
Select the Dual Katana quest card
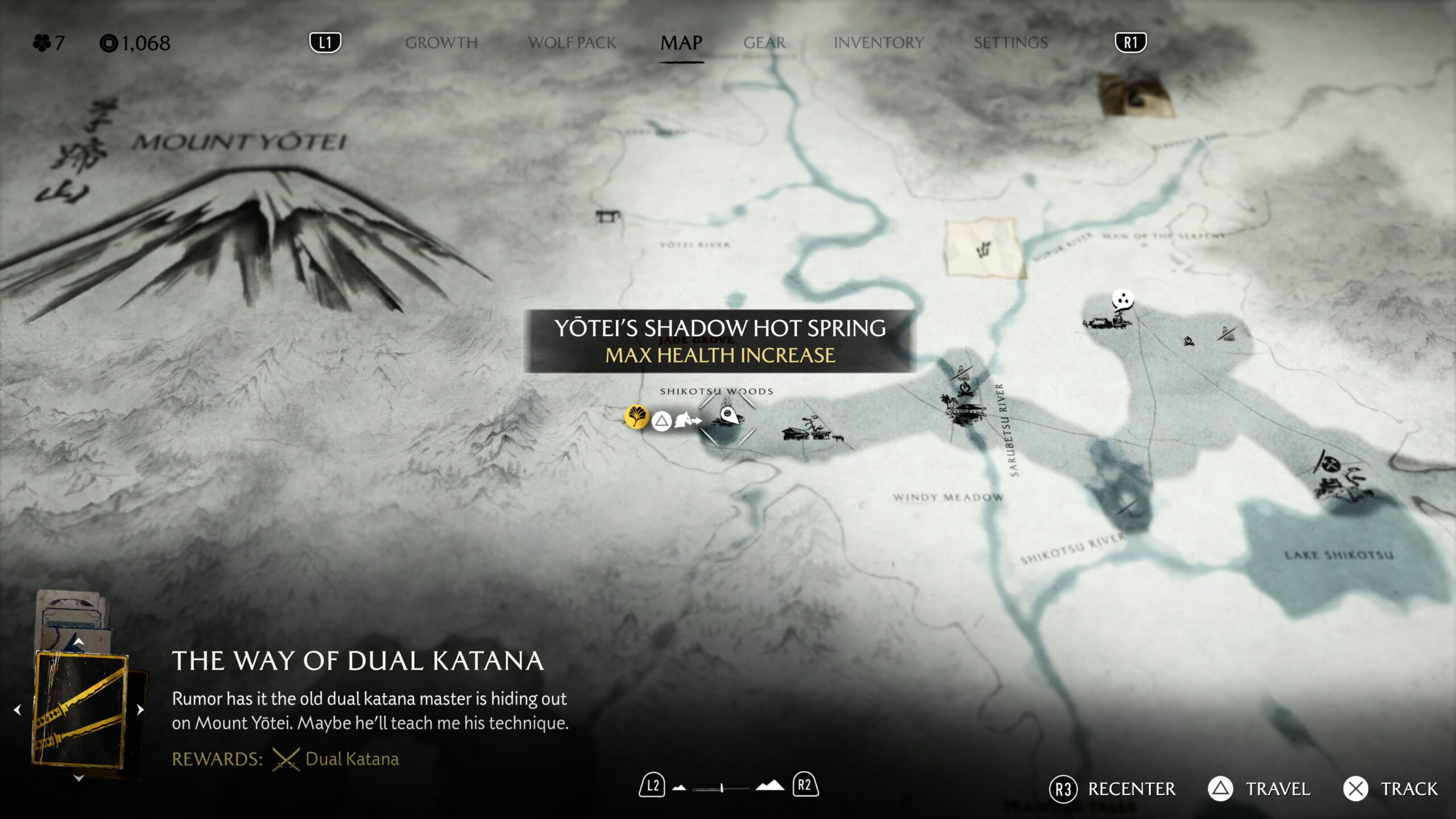coord(81,709)
